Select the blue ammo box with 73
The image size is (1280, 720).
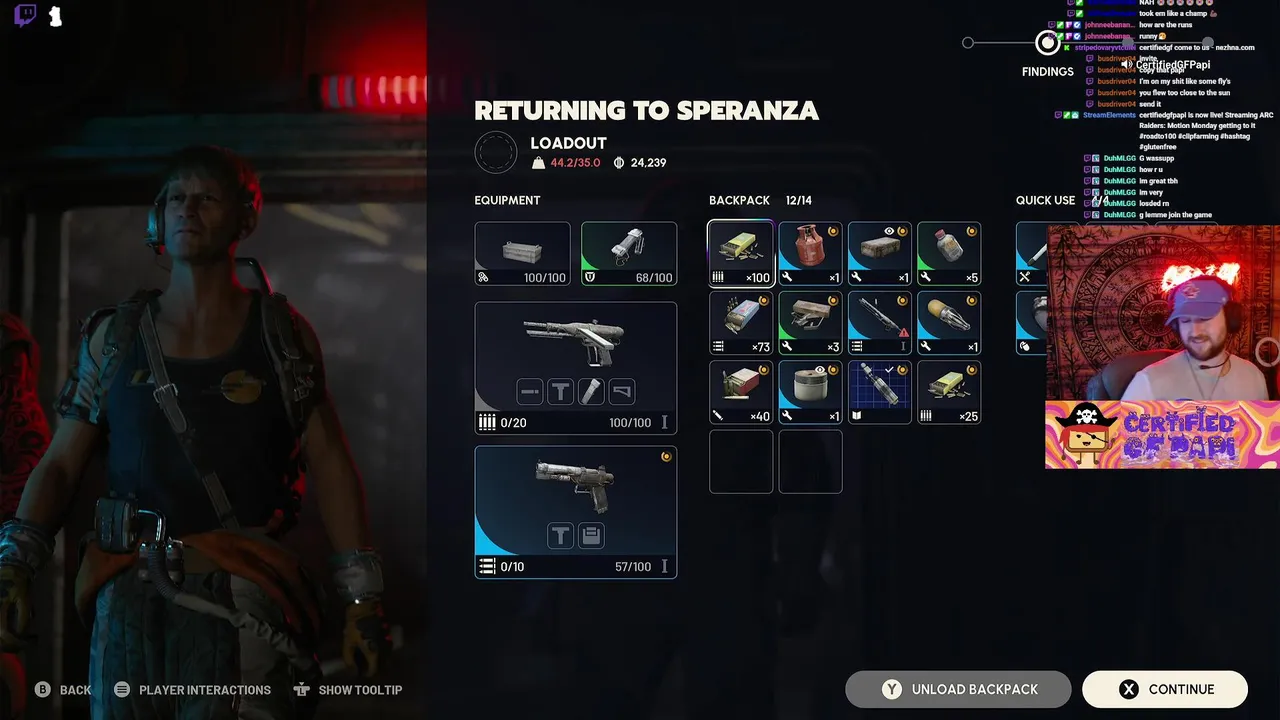[x=741, y=323]
